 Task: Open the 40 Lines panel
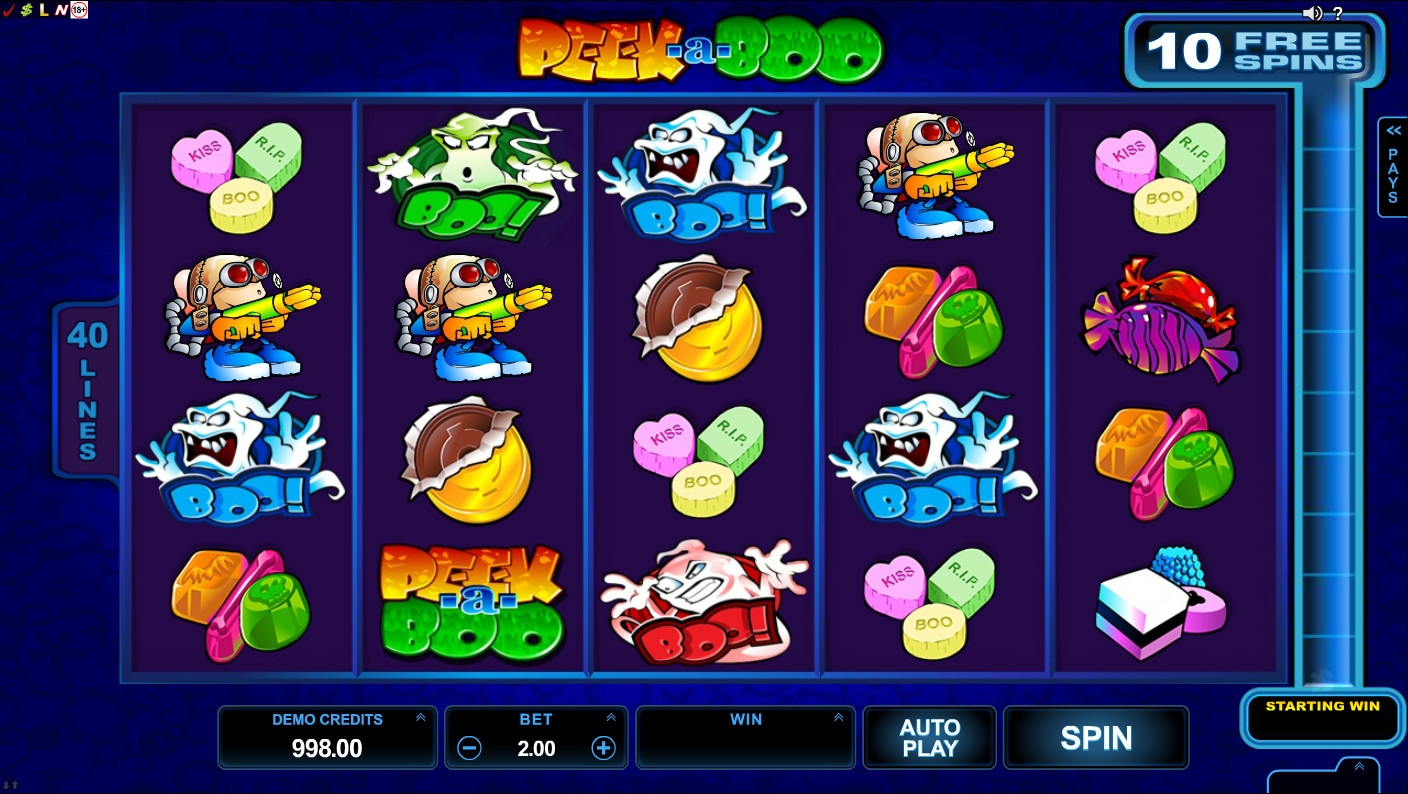tap(87, 390)
